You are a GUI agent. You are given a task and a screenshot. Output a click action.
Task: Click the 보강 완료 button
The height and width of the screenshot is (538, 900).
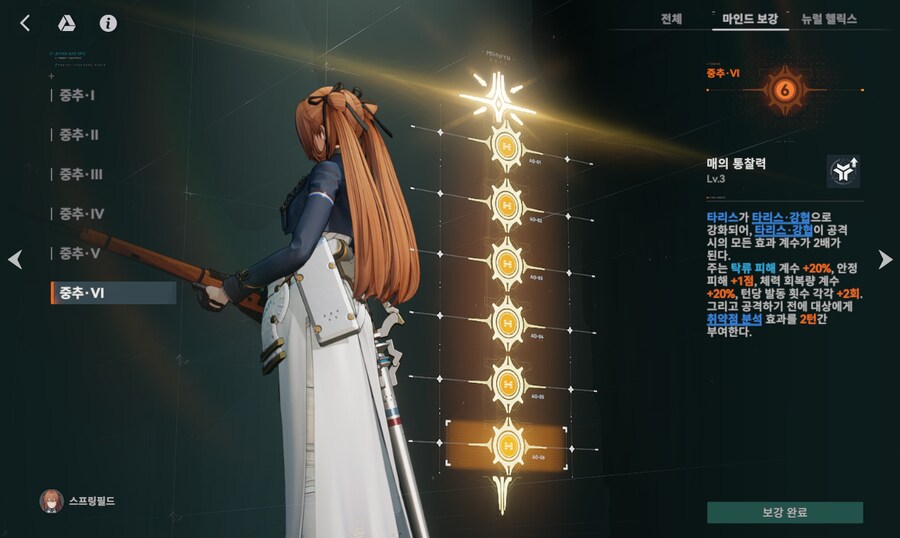click(784, 512)
